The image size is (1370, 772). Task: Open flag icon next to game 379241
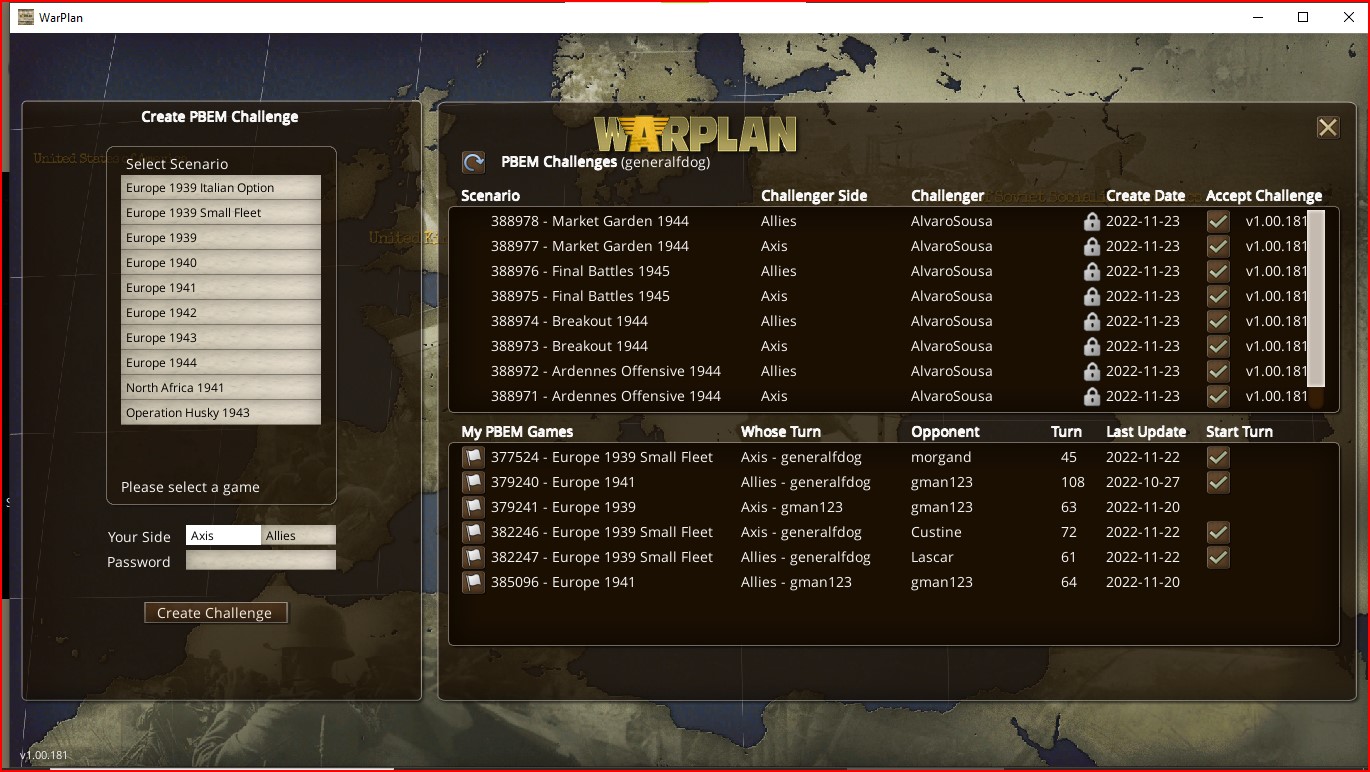click(x=472, y=507)
